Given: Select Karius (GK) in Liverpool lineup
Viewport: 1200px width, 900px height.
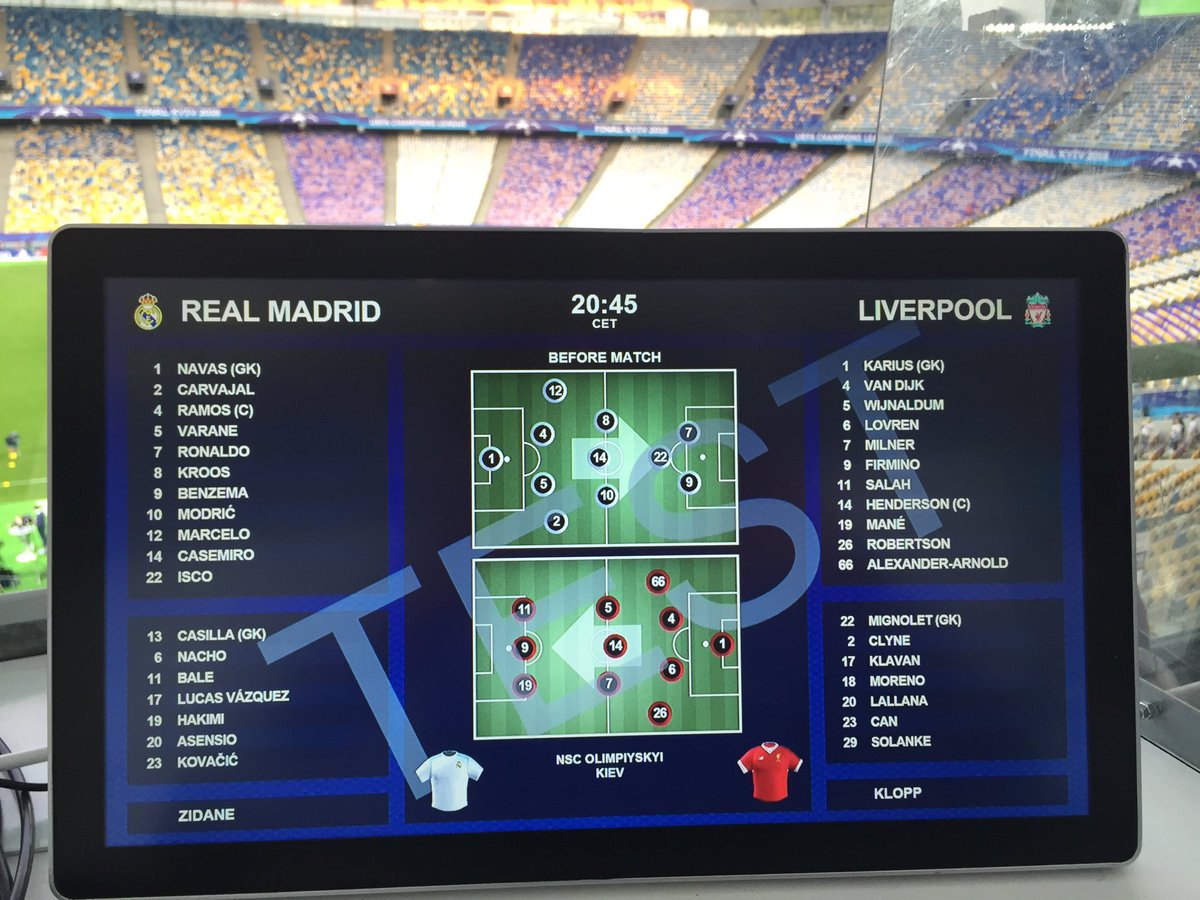Looking at the screenshot, I should 903,366.
